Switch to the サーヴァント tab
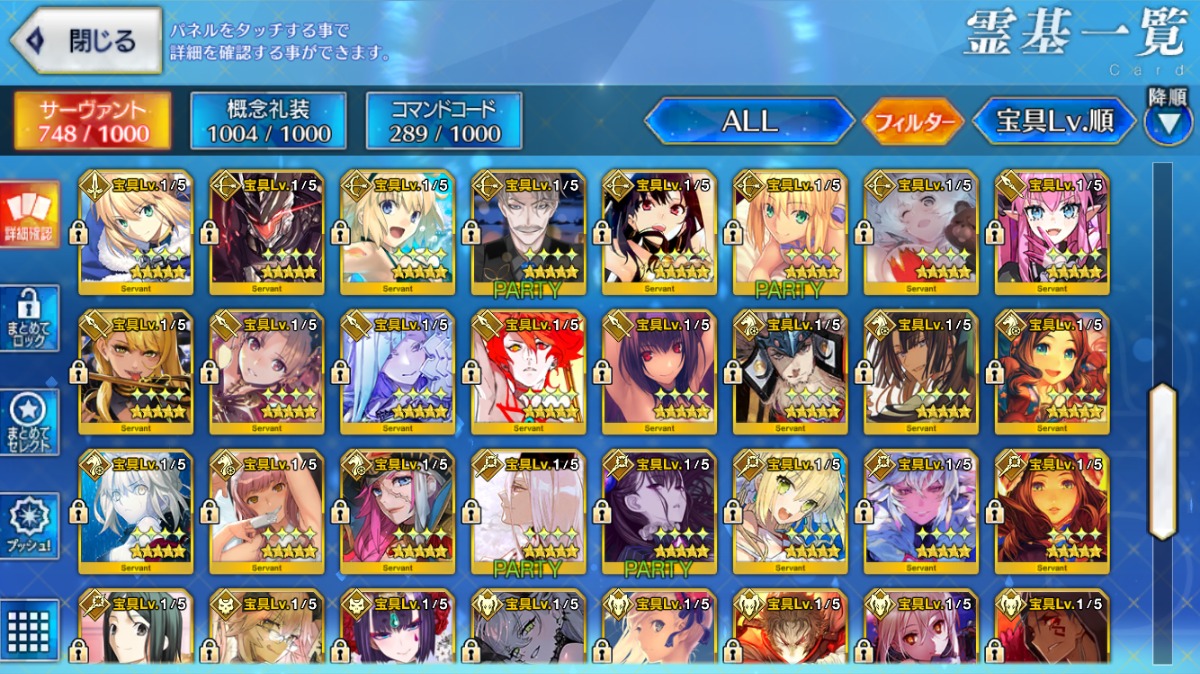 (92, 121)
